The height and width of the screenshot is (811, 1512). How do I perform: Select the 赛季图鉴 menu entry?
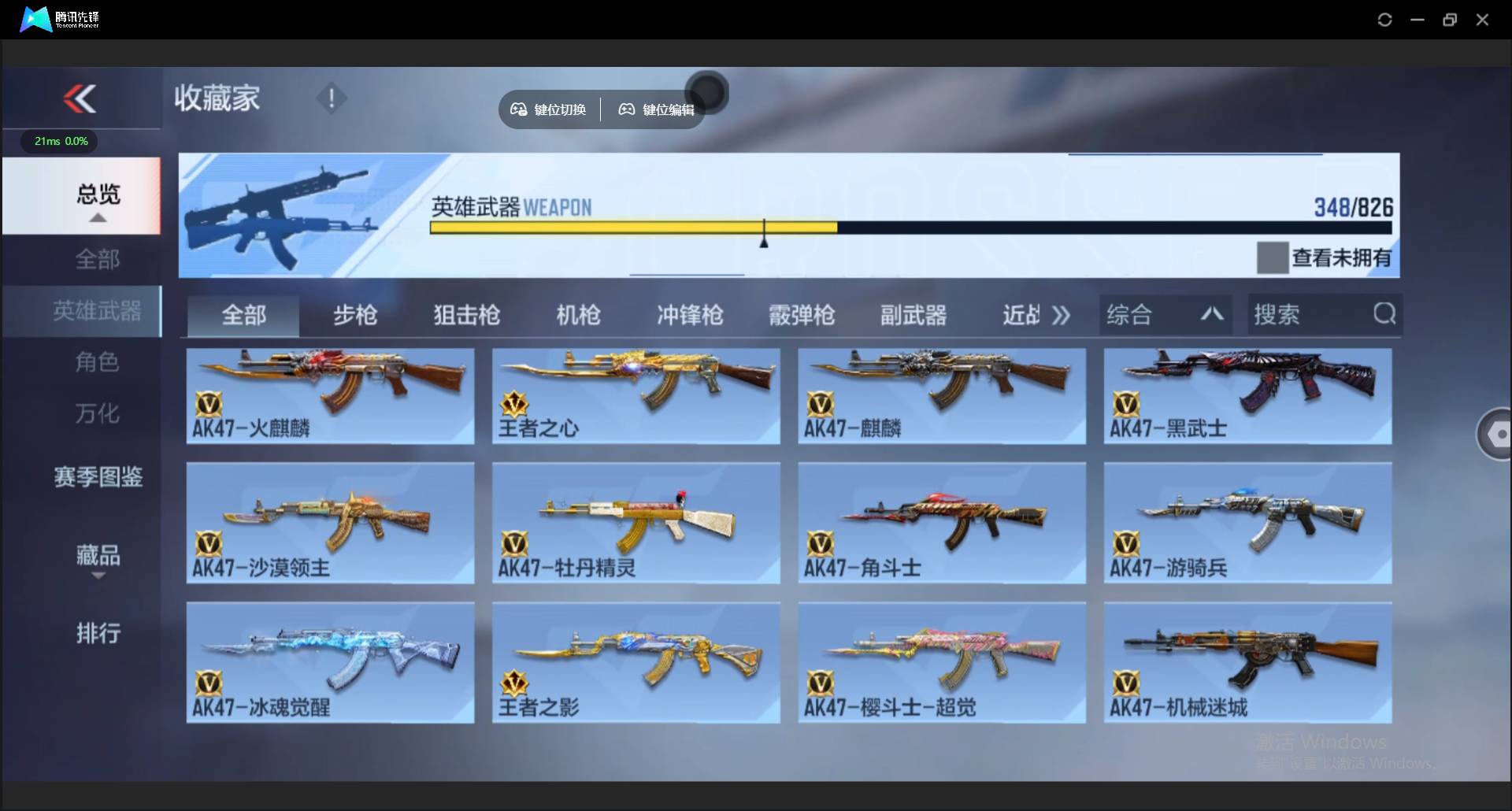tap(98, 477)
